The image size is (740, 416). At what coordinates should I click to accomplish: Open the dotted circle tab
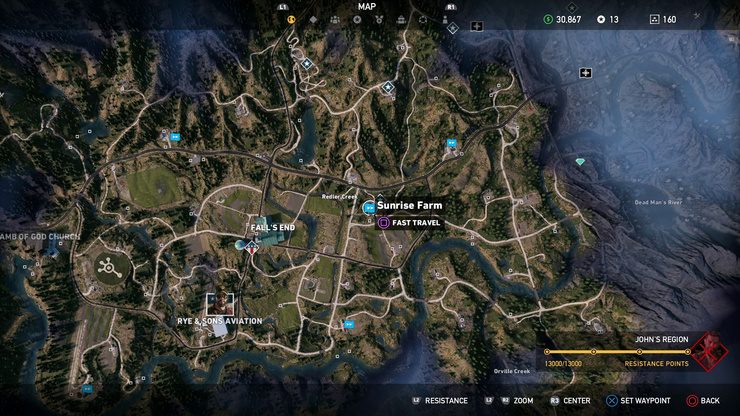[x=423, y=19]
